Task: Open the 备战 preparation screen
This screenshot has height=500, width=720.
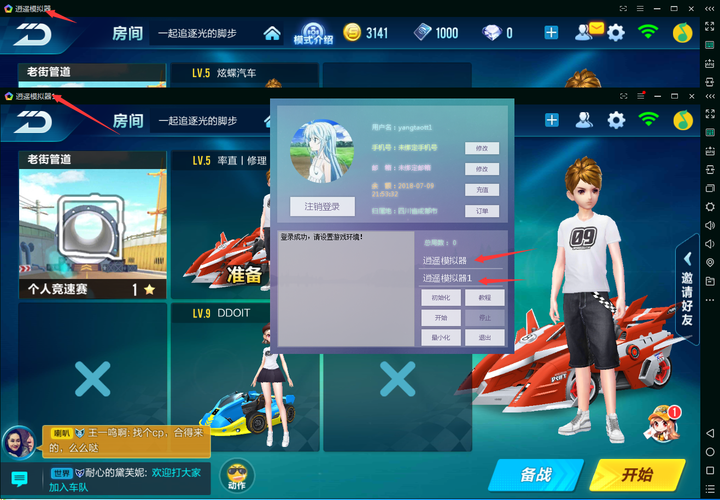Action: [x=536, y=474]
